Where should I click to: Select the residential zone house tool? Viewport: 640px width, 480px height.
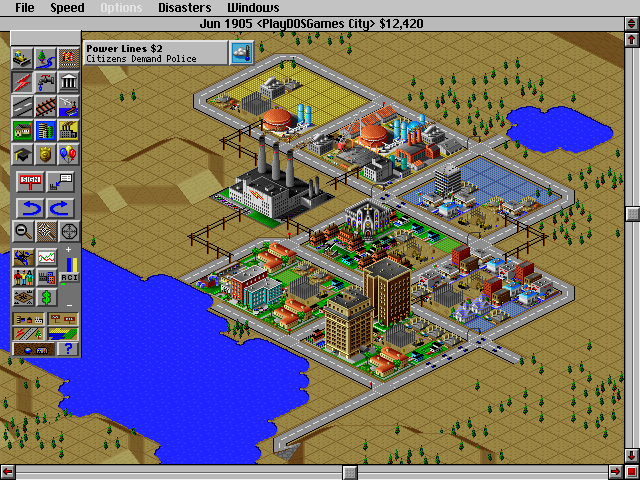pyautogui.click(x=22, y=131)
